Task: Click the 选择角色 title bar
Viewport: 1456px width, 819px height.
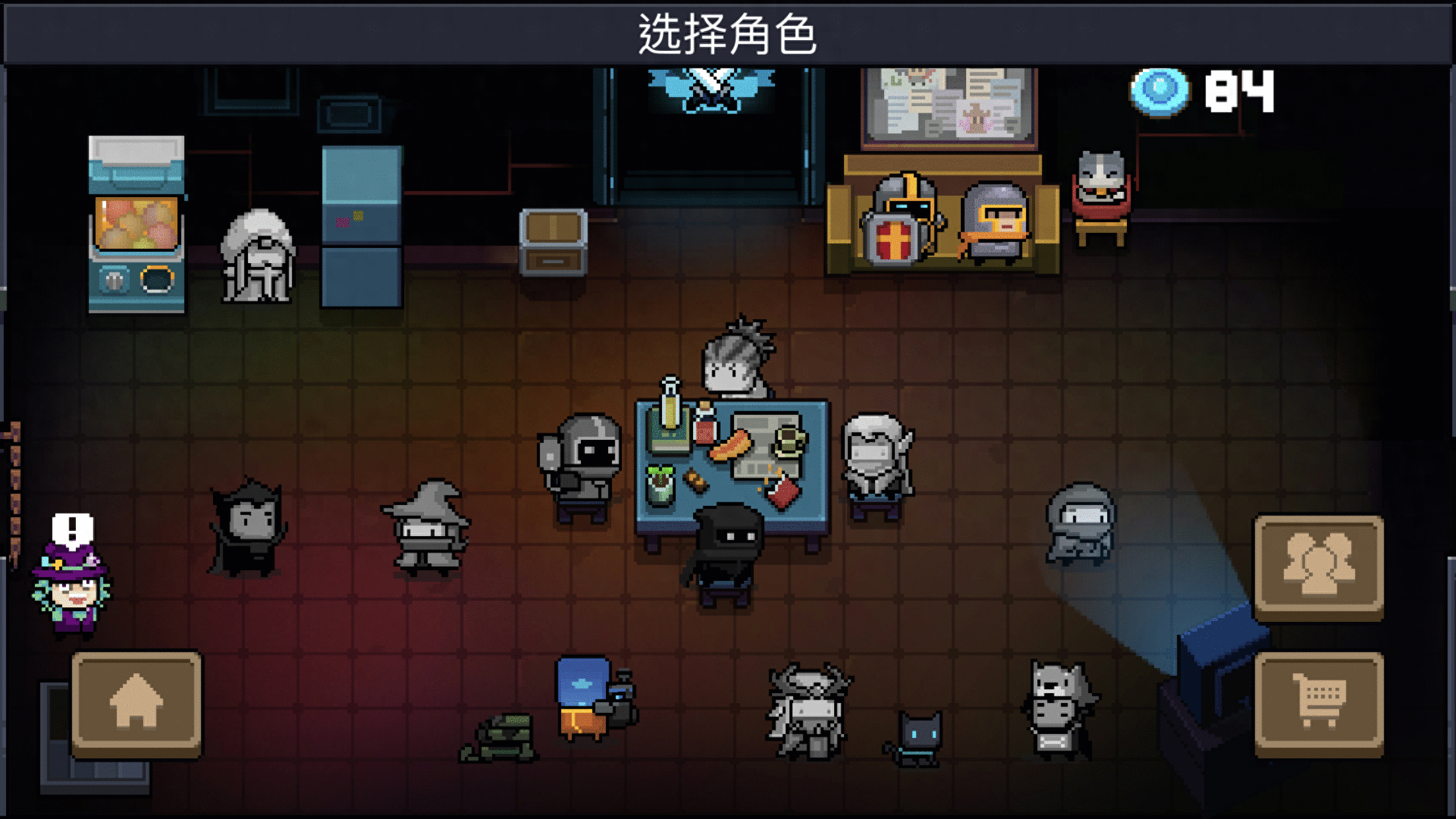Action: pyautogui.click(x=728, y=31)
